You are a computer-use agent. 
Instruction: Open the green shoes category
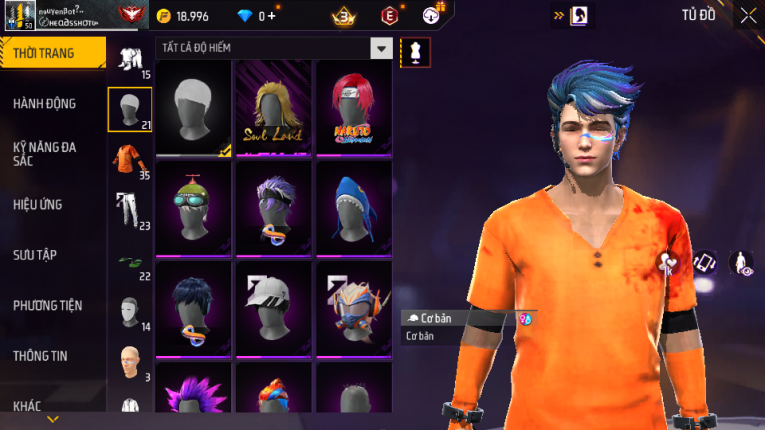129,262
